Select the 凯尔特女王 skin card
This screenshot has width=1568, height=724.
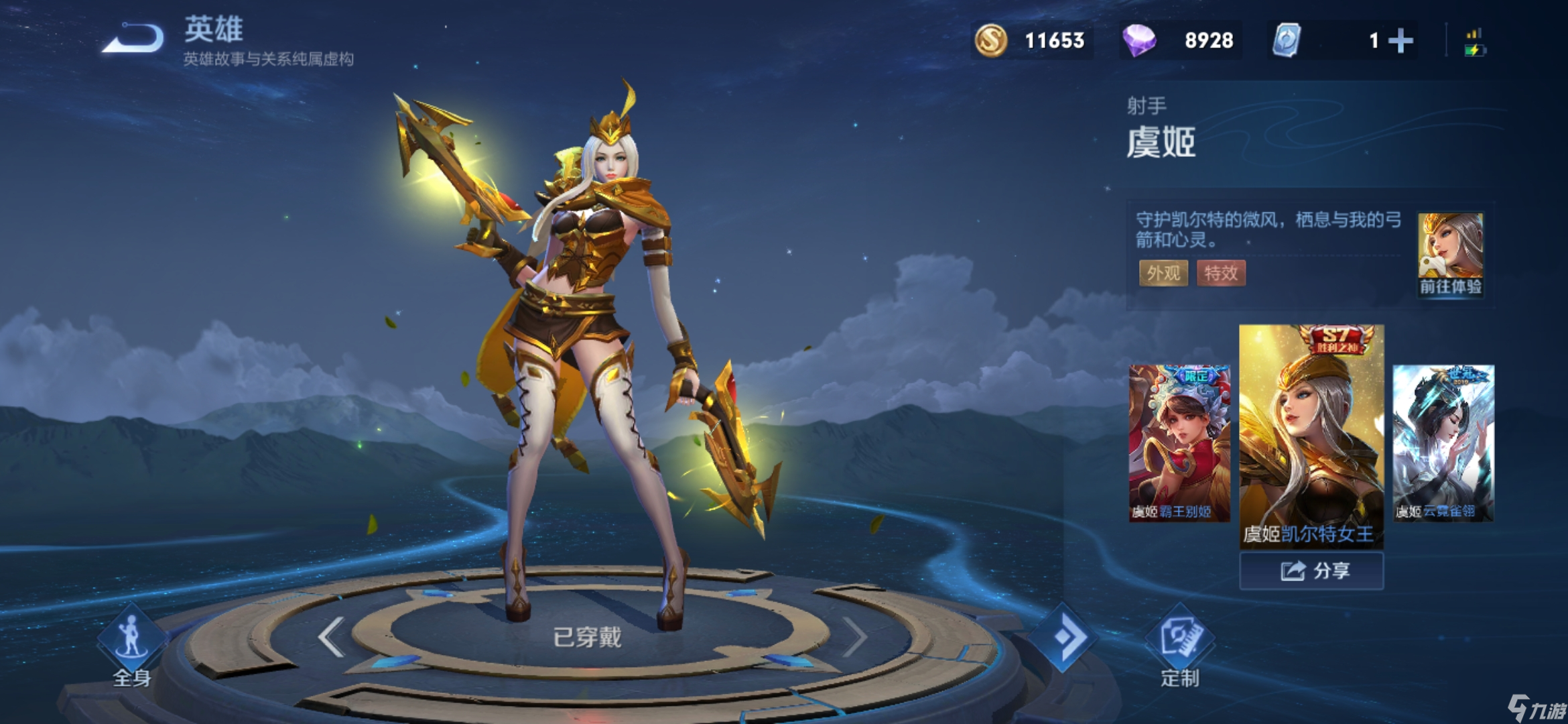(x=1311, y=436)
